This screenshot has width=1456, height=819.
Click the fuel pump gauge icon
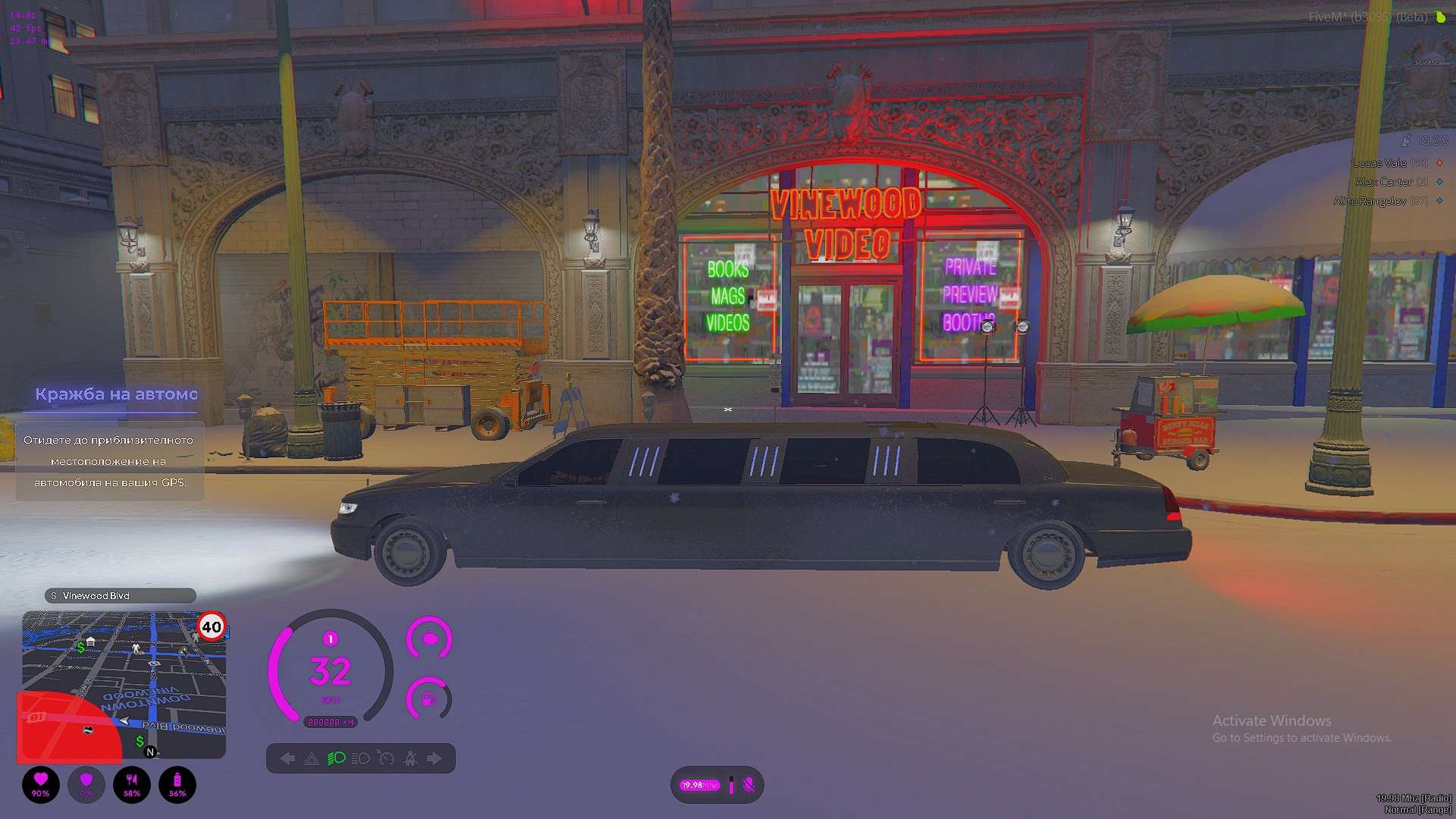(x=429, y=698)
